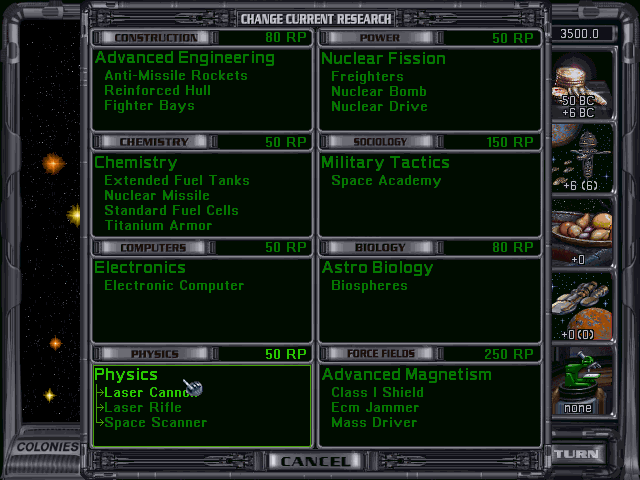Choose Astro Biology research
The height and width of the screenshot is (480, 640).
377,267
